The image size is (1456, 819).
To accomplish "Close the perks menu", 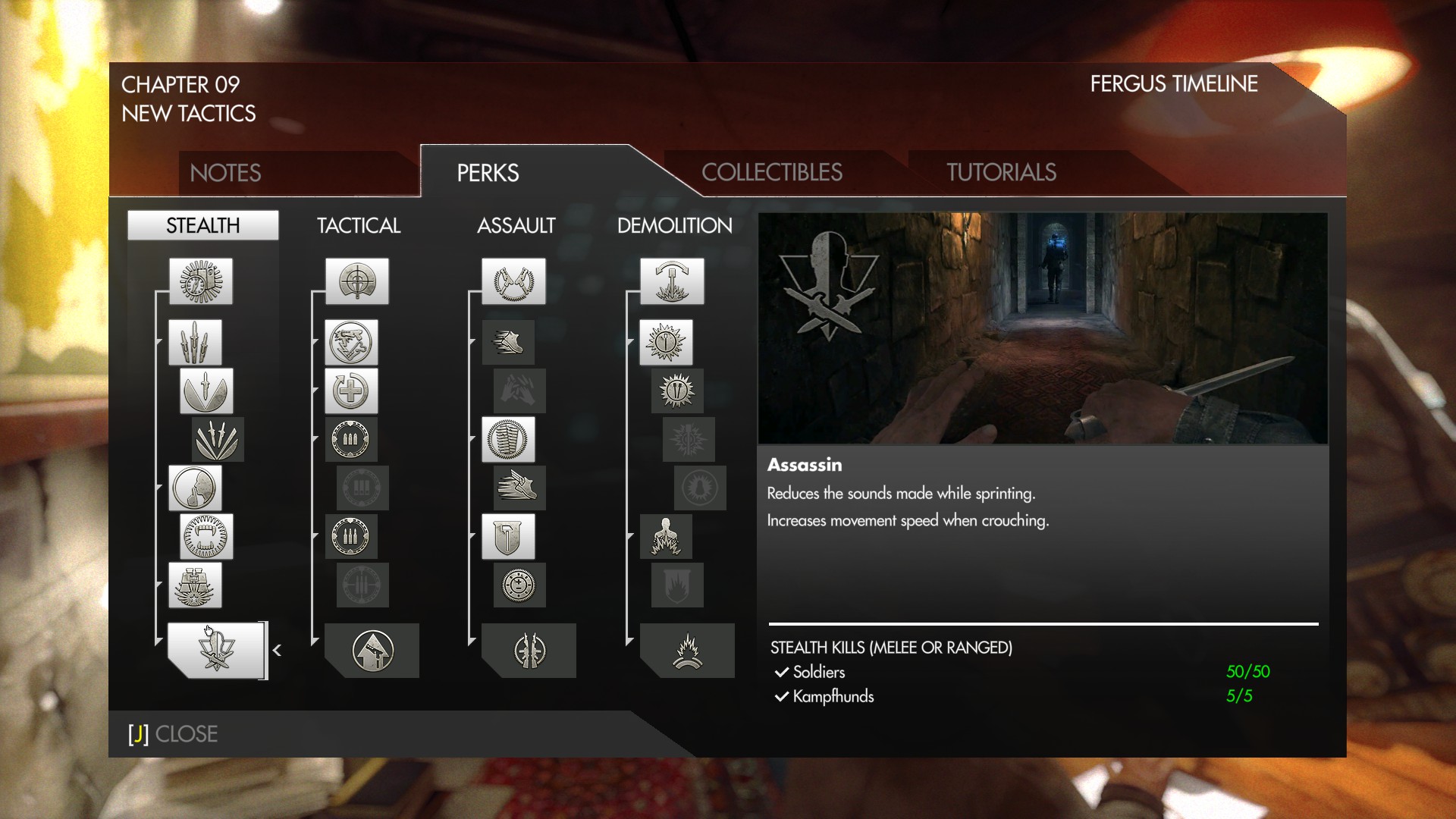I will click(173, 734).
